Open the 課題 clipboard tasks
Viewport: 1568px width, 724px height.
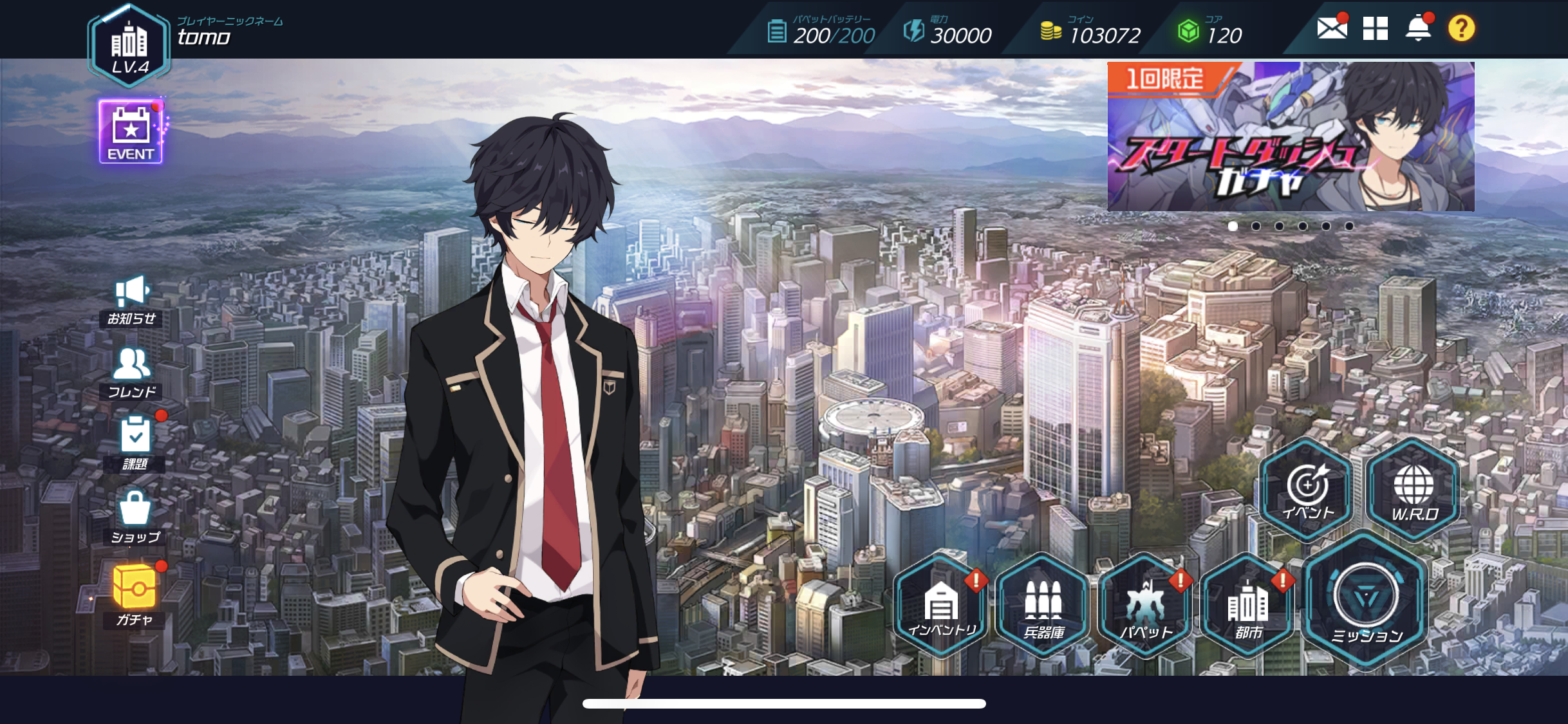coord(135,443)
